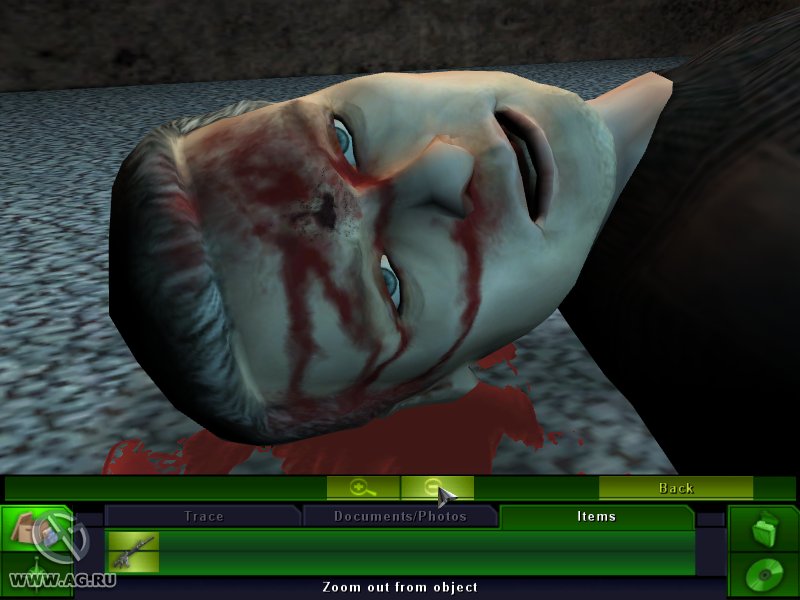Go Back from the close-up view

pyautogui.click(x=675, y=488)
